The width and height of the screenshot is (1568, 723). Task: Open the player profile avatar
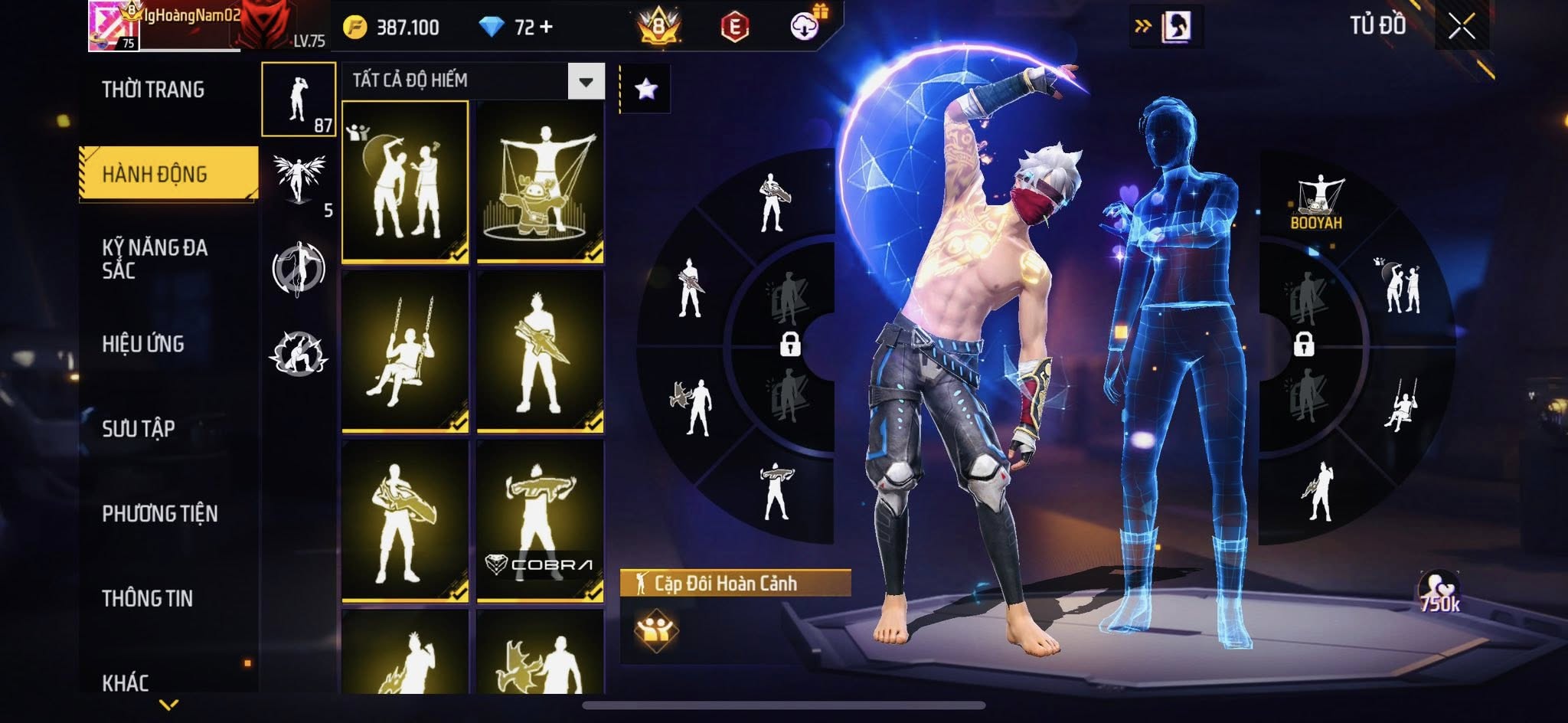(113, 26)
